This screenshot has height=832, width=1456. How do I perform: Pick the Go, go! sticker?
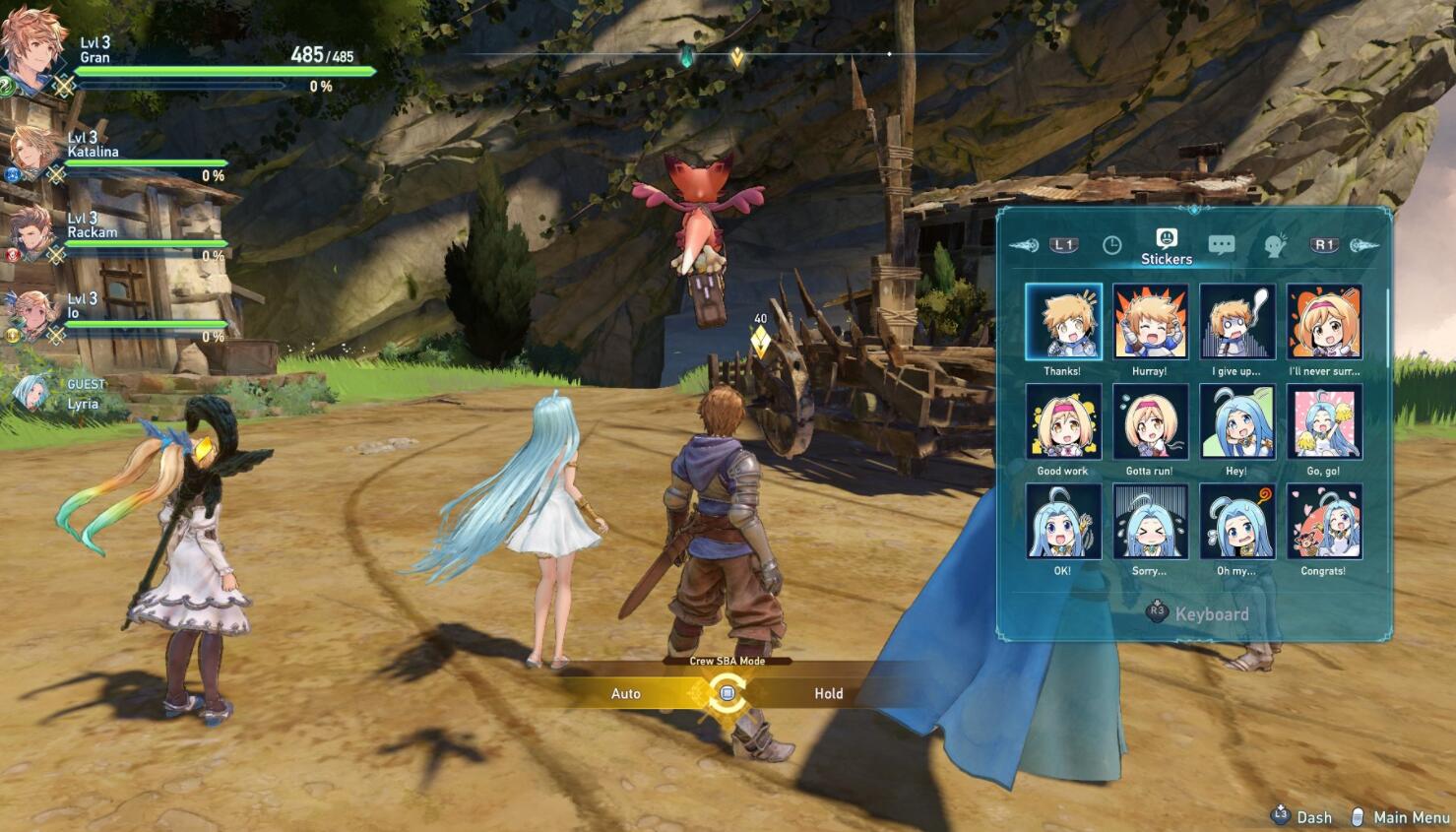(x=1324, y=421)
